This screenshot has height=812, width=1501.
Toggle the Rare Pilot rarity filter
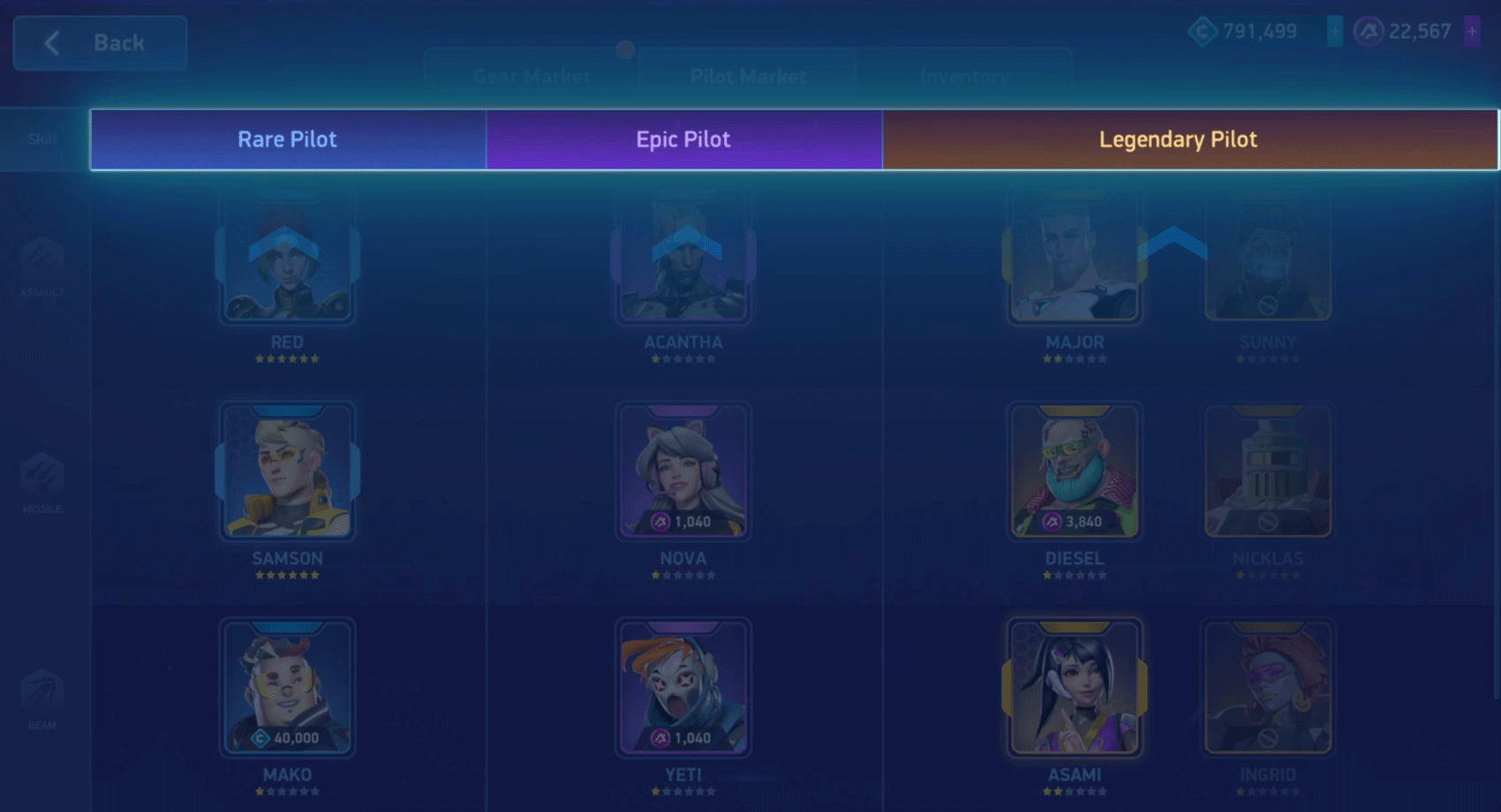click(x=287, y=139)
